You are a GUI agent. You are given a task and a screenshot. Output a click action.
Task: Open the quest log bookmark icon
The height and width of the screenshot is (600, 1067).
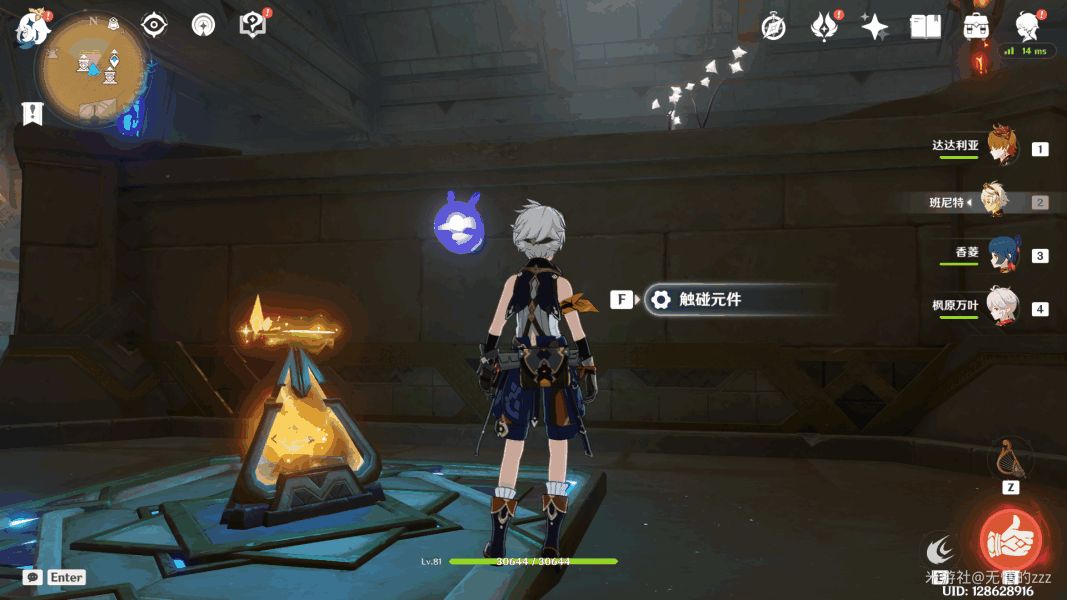(x=33, y=113)
